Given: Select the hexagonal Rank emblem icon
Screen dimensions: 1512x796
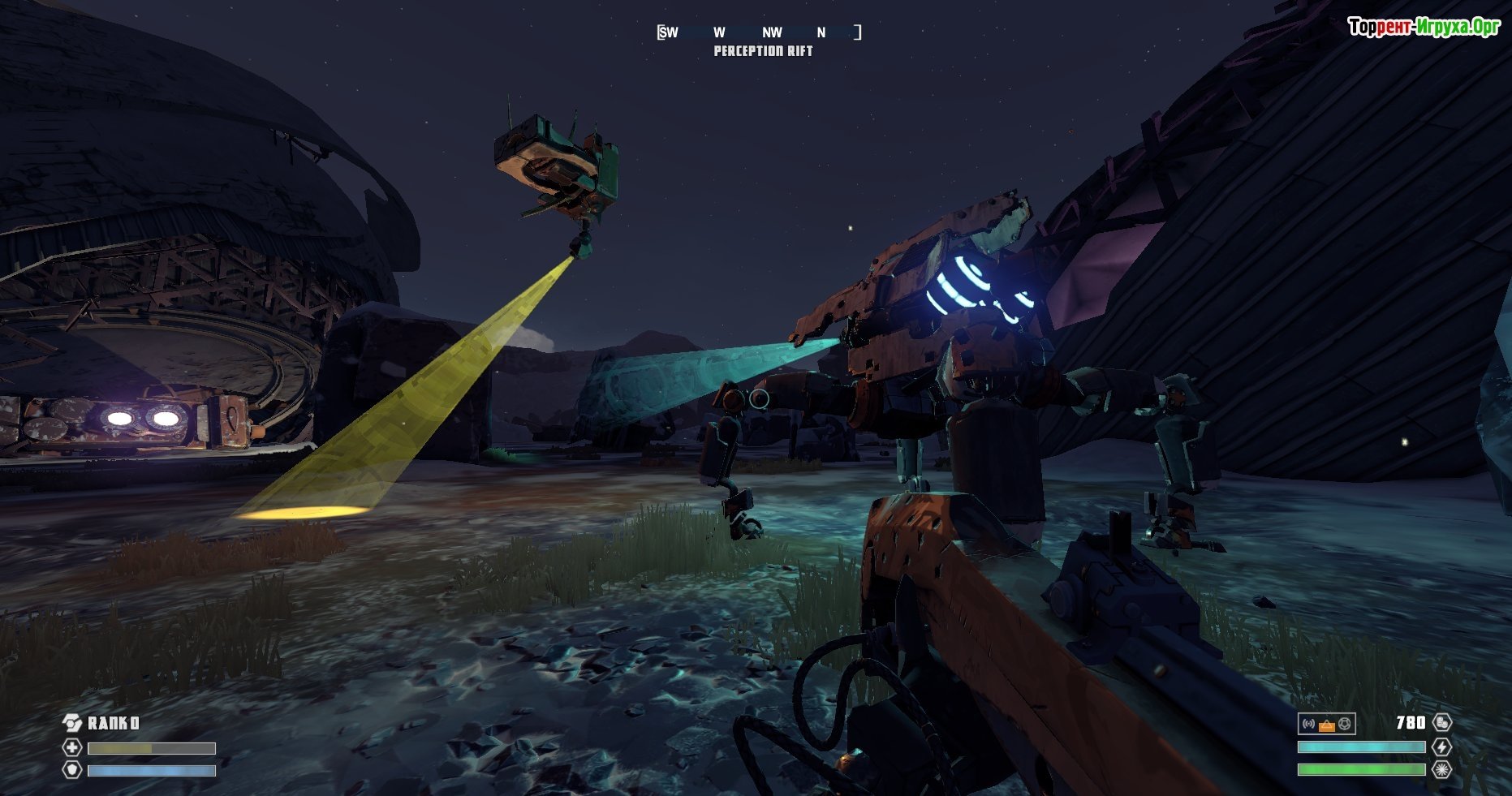Looking at the screenshot, I should tap(72, 723).
